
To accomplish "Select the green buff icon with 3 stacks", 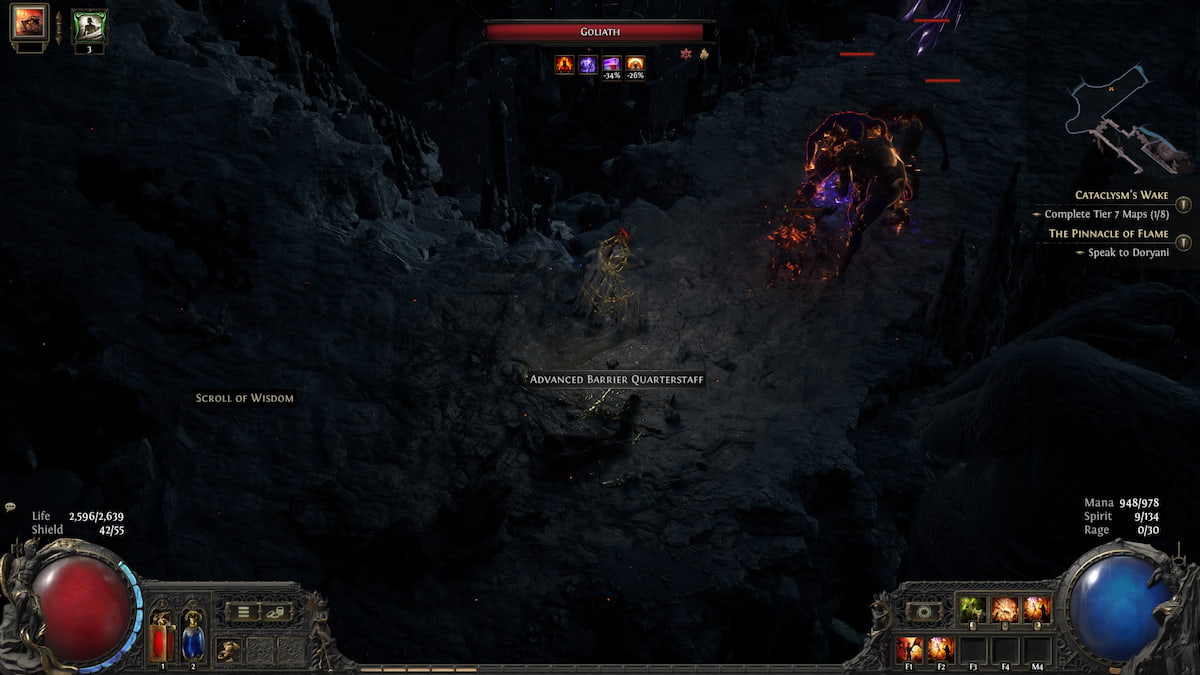I will coord(89,24).
